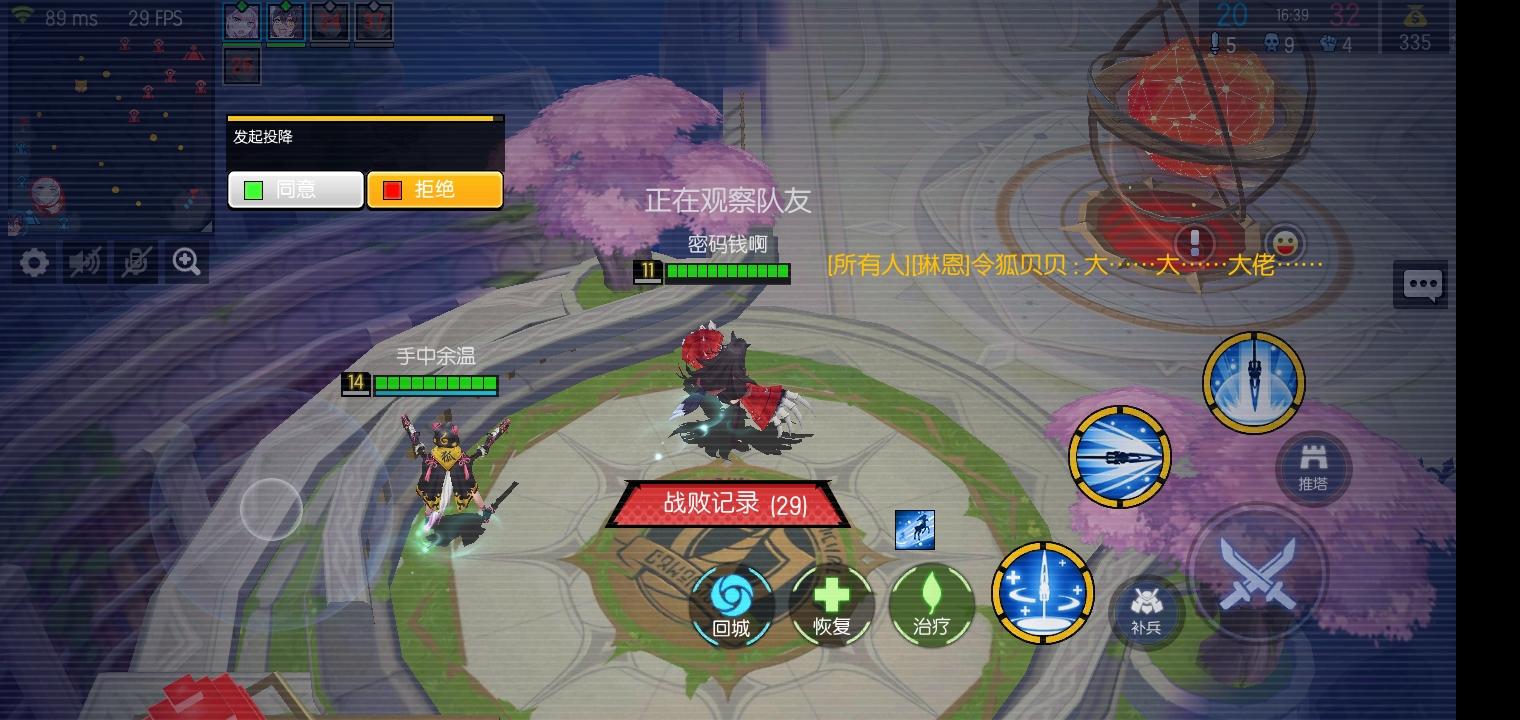
Task: Use the restore (恢复) item icon
Action: click(832, 602)
